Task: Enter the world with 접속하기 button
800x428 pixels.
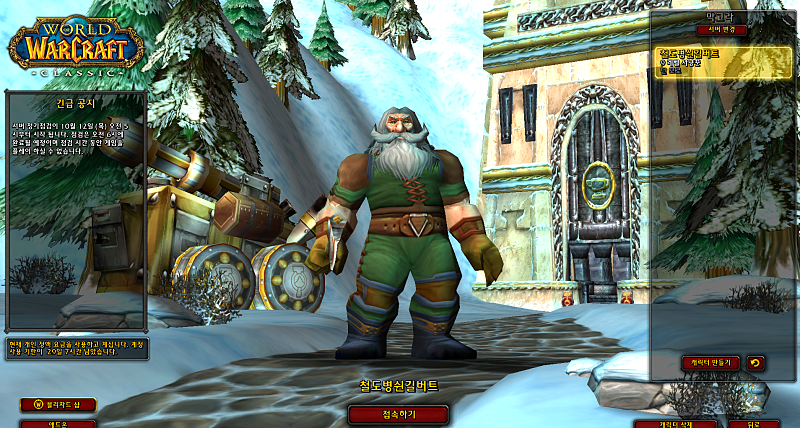Action: click(398, 413)
